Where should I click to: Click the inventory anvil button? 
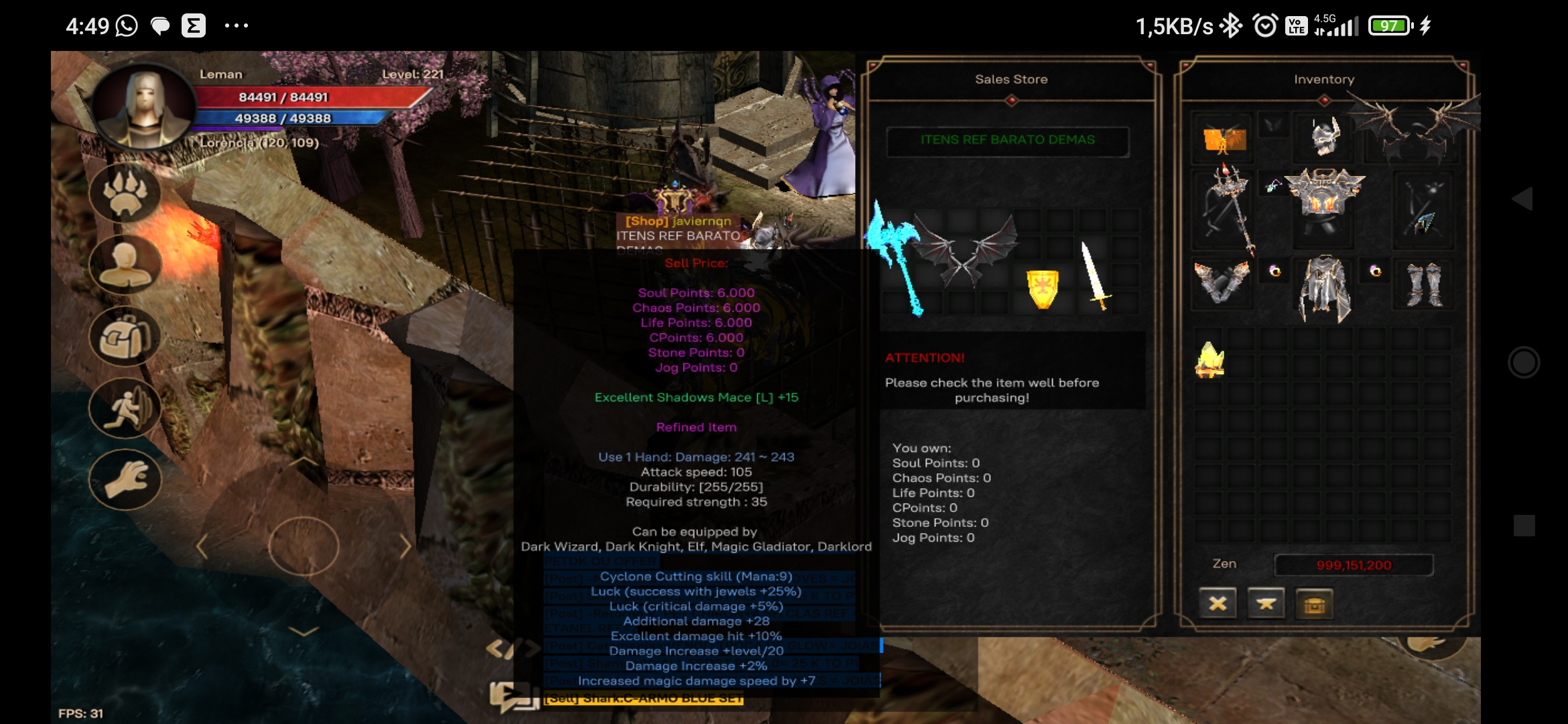[x=1266, y=604]
